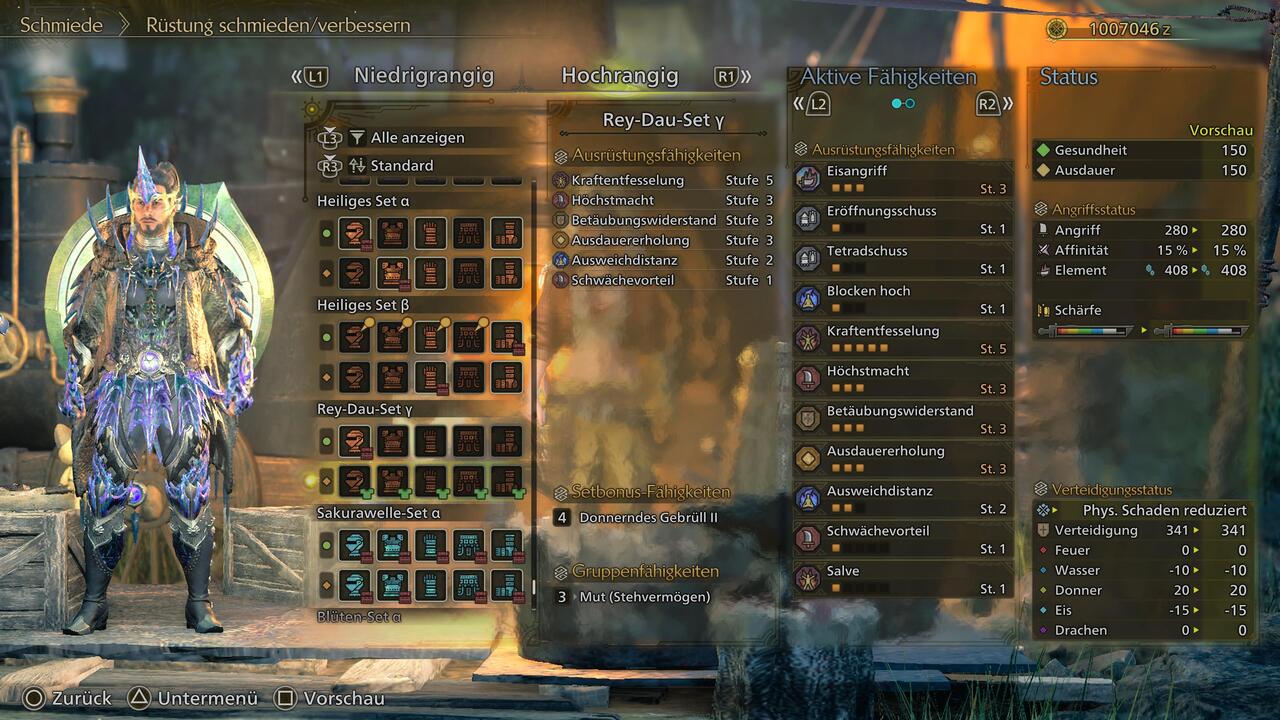Choose the Rey-Dau-Set γ helmet in the green-dot row

(354, 441)
